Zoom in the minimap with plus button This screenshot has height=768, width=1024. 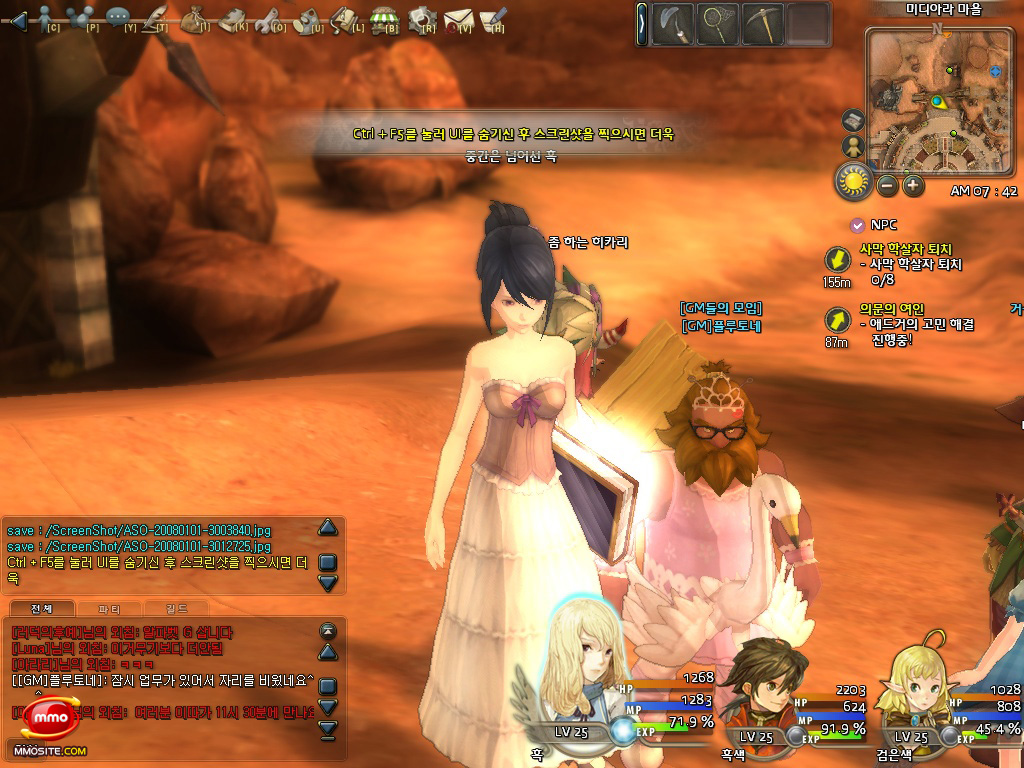pos(913,185)
